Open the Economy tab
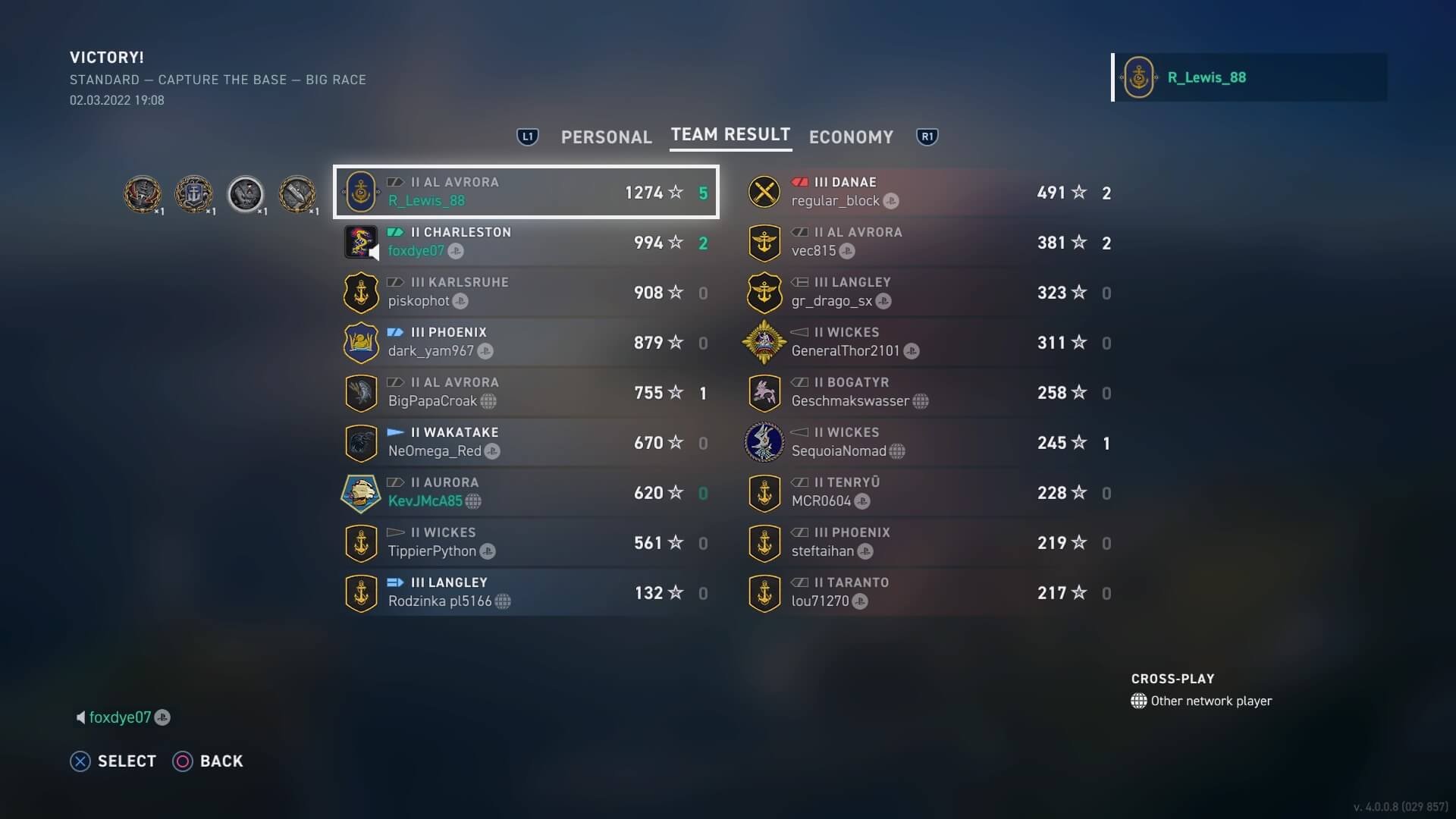The image size is (1456, 819). click(851, 136)
